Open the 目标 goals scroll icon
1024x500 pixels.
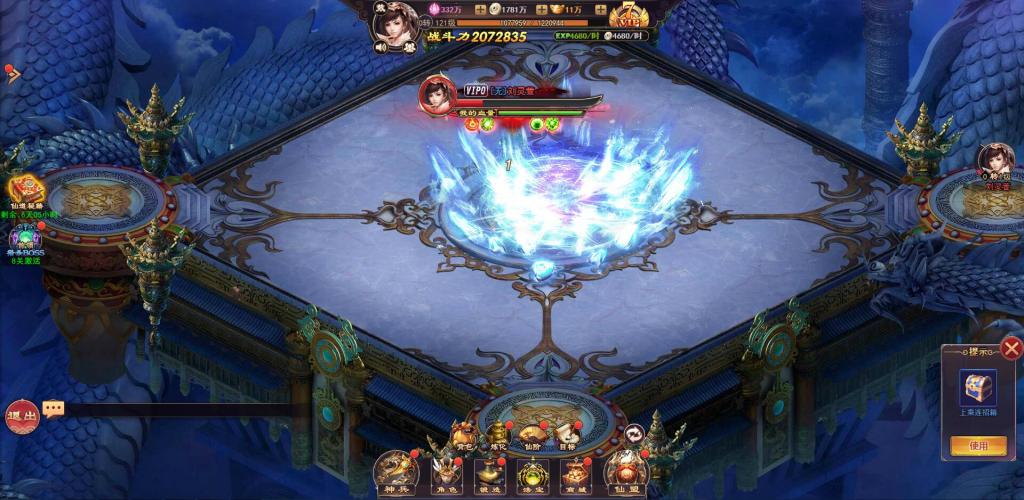click(566, 433)
